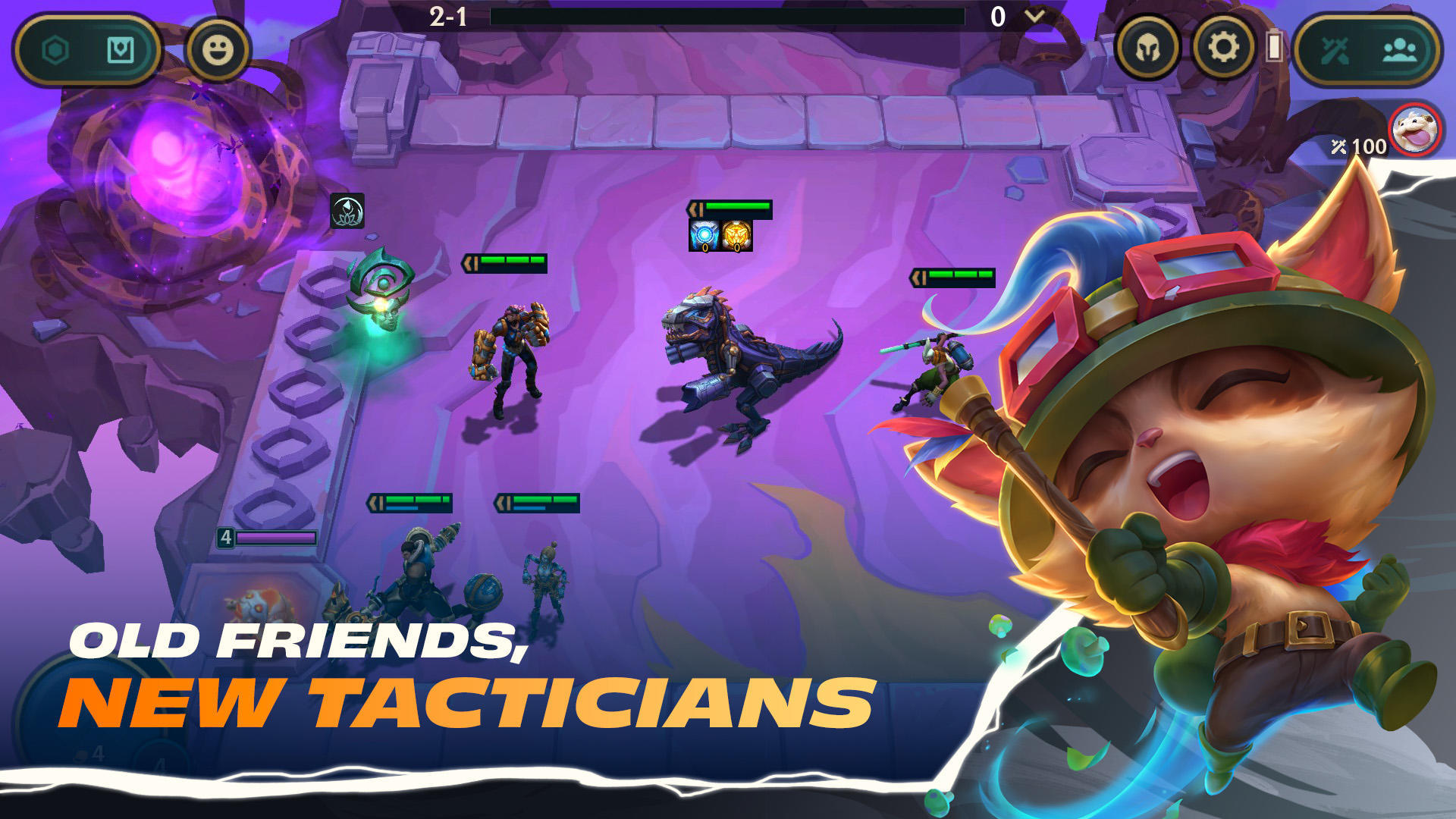Select the hexagon augment icon top left
Screen dimensions: 1456x819
click(x=55, y=49)
